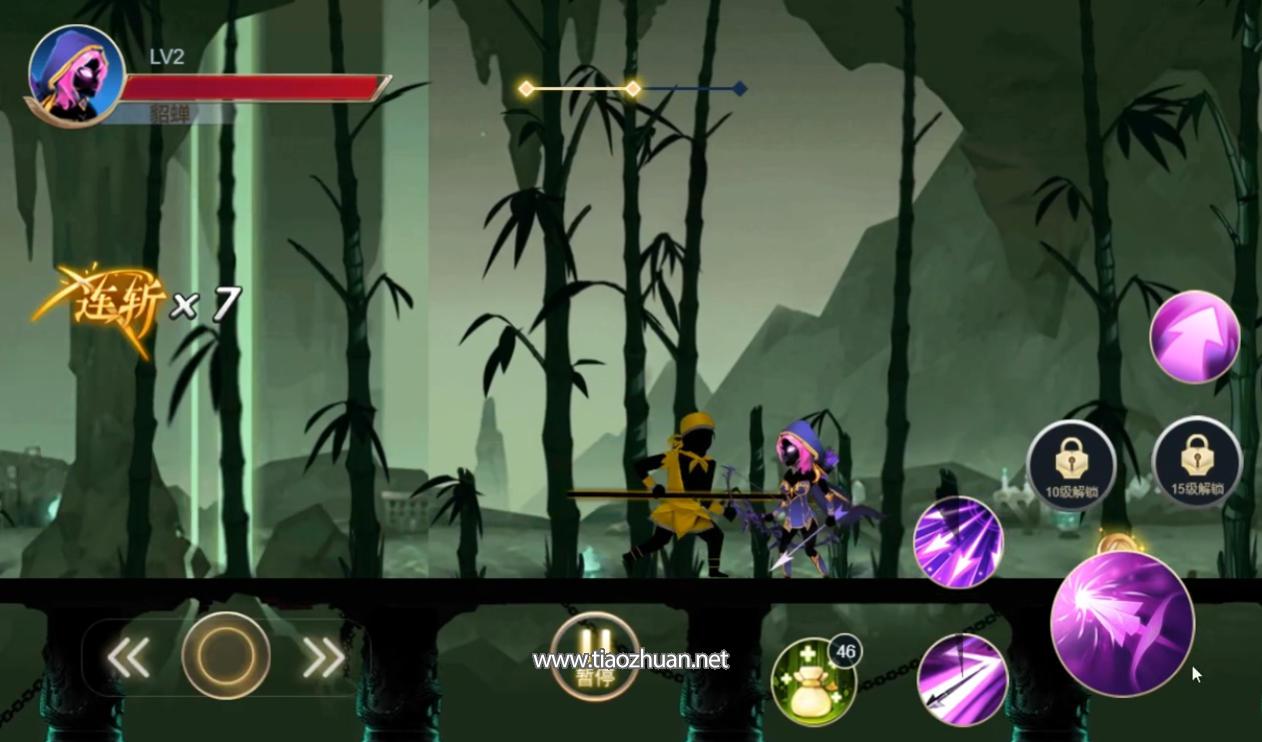Screen dimensions: 1262x742
Task: Activate the purple arrow volley skill
Action: [962, 679]
